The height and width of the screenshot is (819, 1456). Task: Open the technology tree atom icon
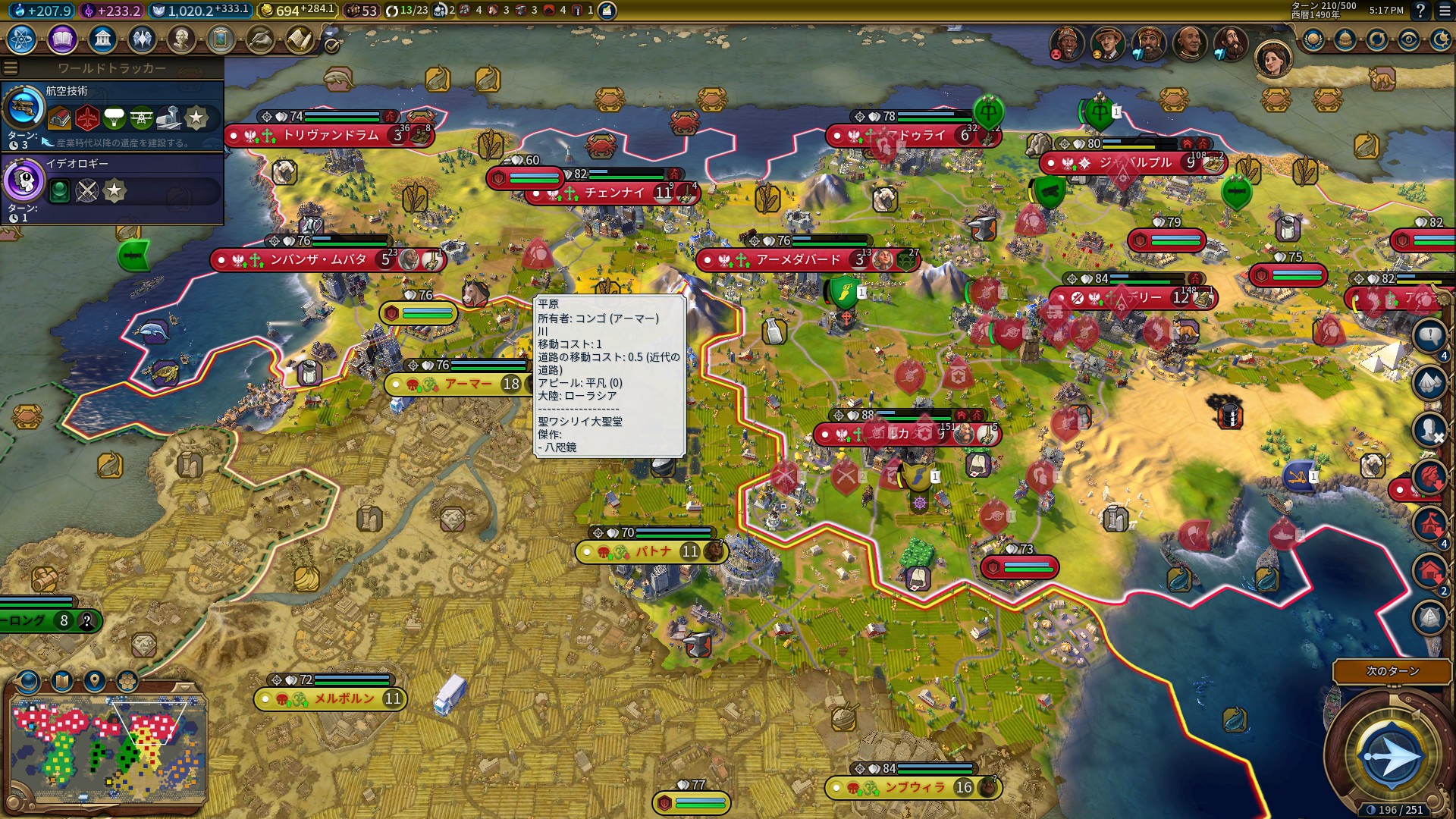22,39
